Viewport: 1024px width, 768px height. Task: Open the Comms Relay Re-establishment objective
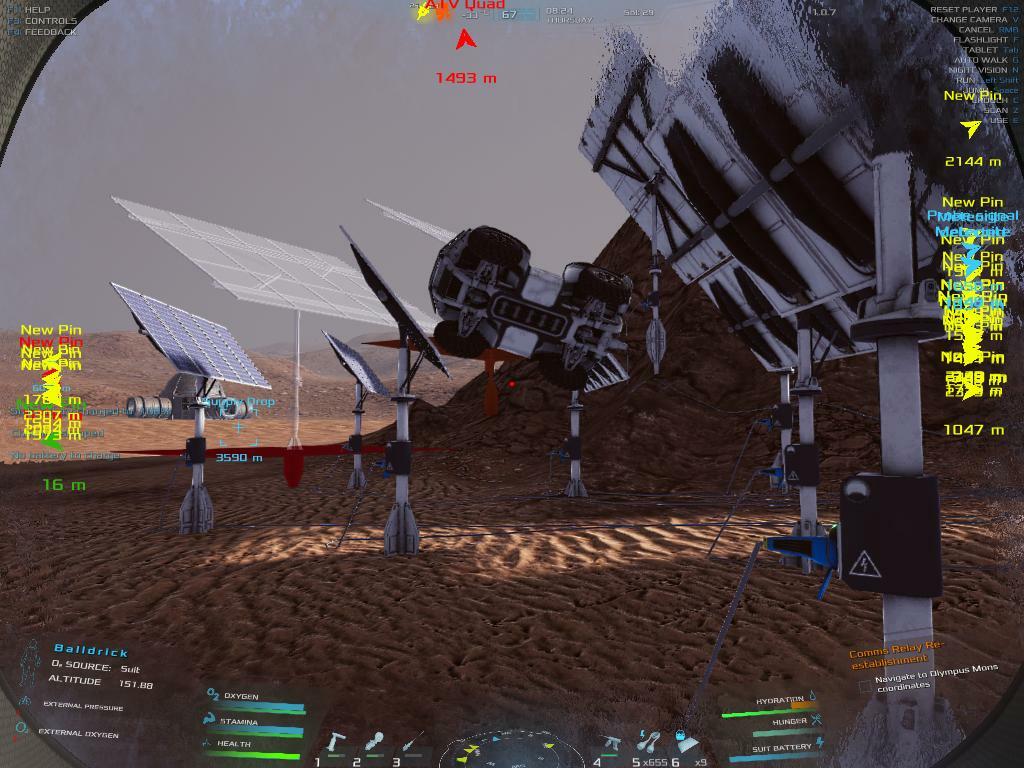point(896,652)
